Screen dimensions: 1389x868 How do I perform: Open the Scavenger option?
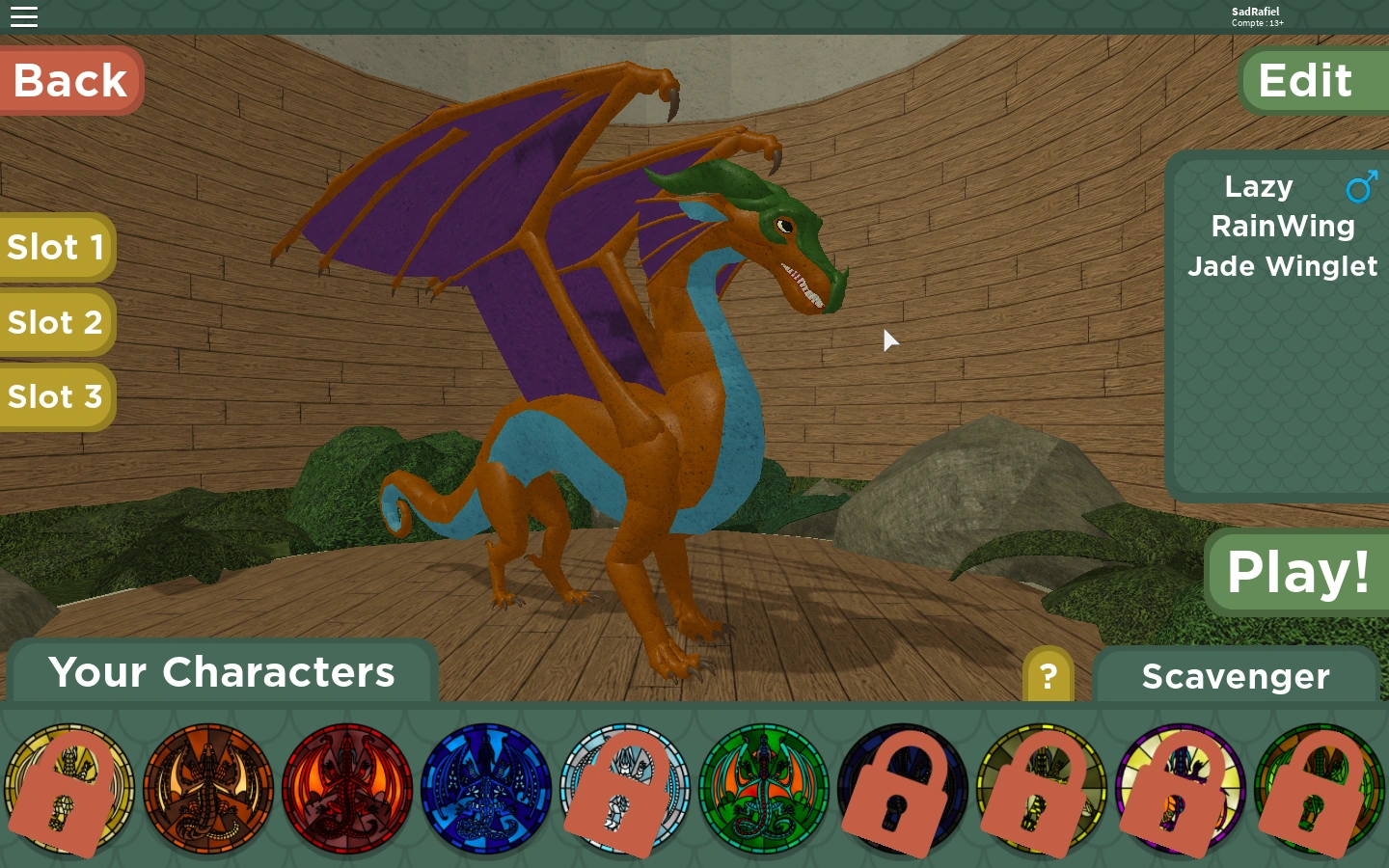(1236, 676)
